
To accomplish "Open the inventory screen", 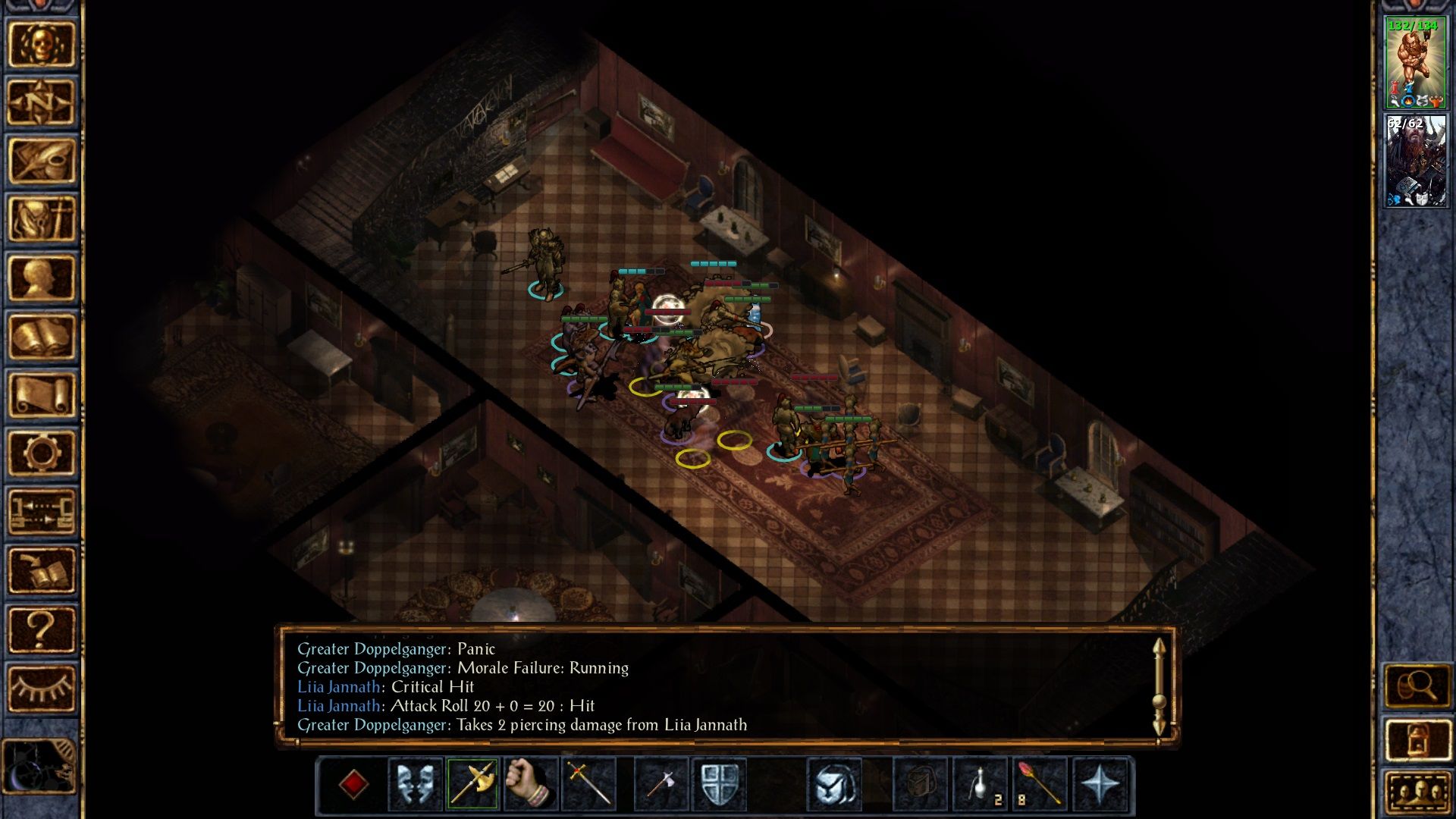I will 41,219.
